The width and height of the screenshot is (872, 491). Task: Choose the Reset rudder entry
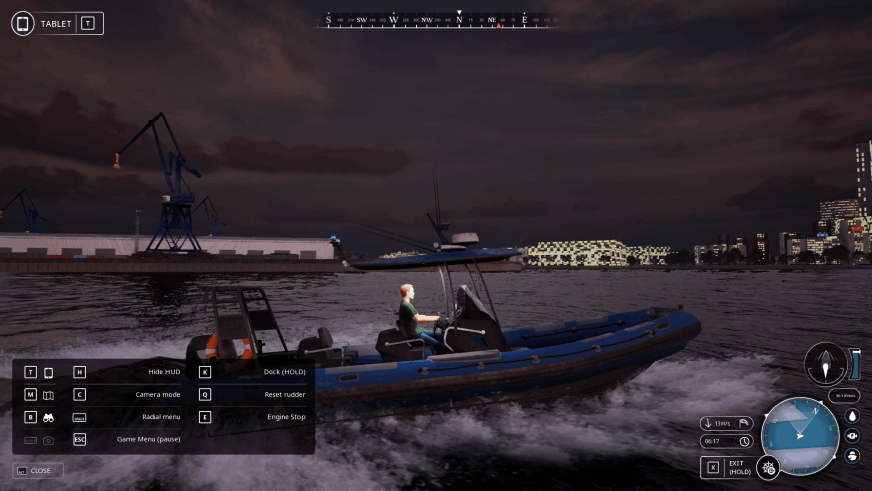(x=285, y=395)
